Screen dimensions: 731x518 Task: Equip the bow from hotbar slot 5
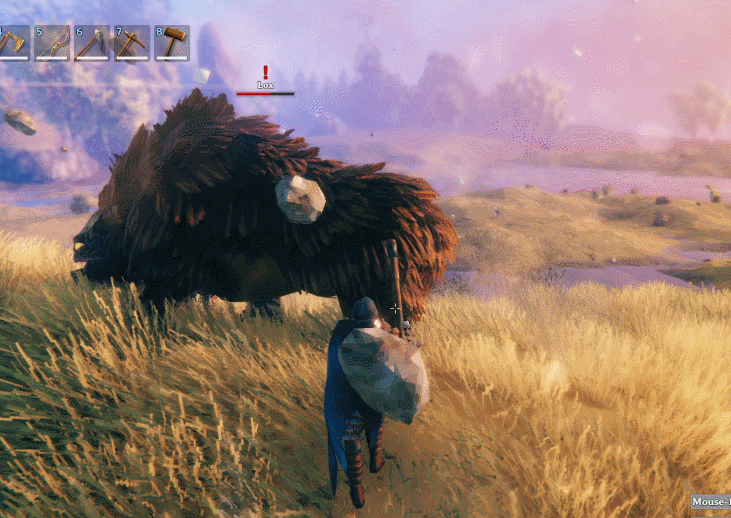coord(52,43)
